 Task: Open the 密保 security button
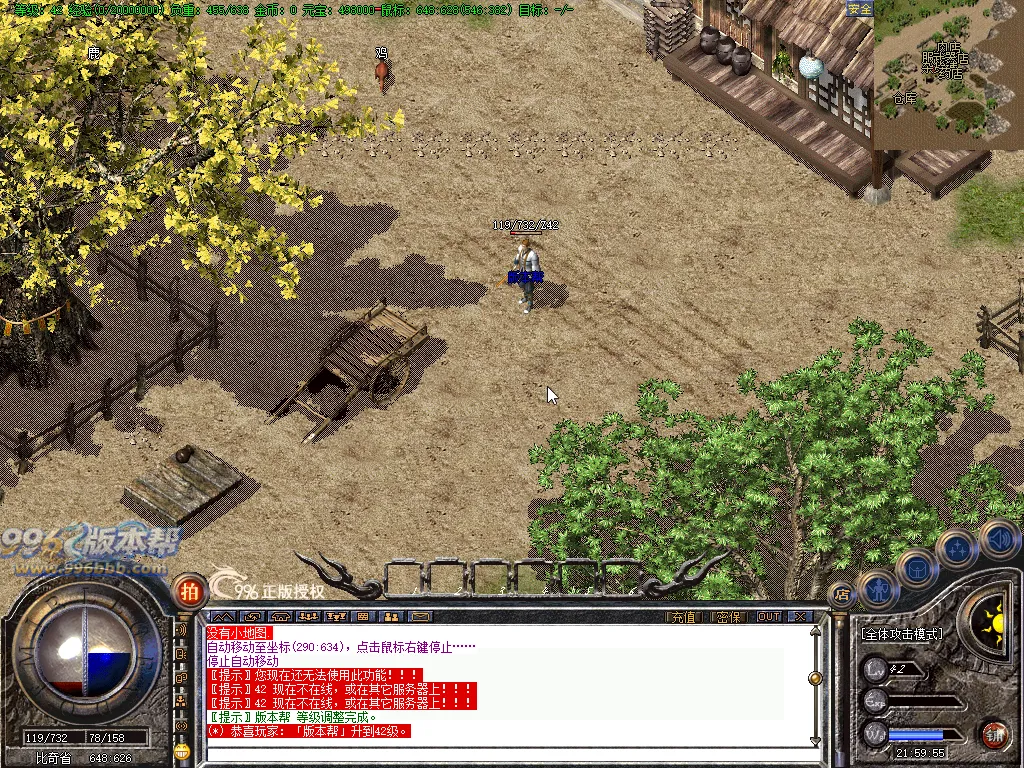tap(729, 617)
